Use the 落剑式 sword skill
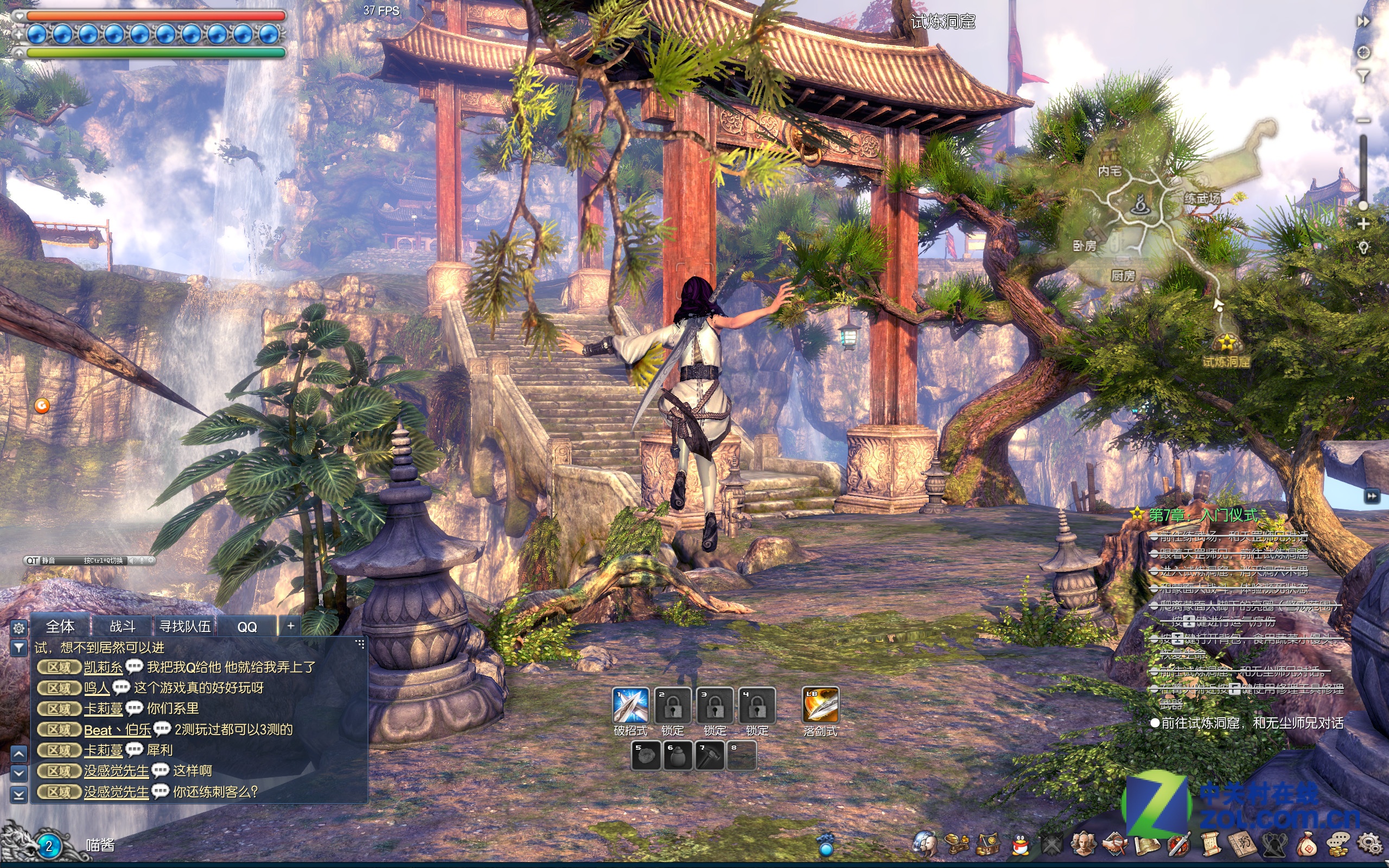 point(820,705)
